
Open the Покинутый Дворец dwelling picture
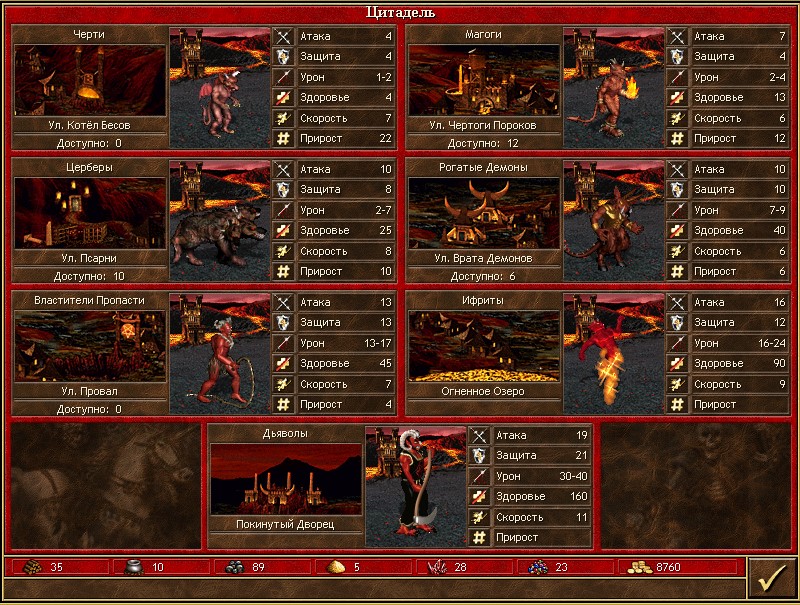[x=286, y=479]
